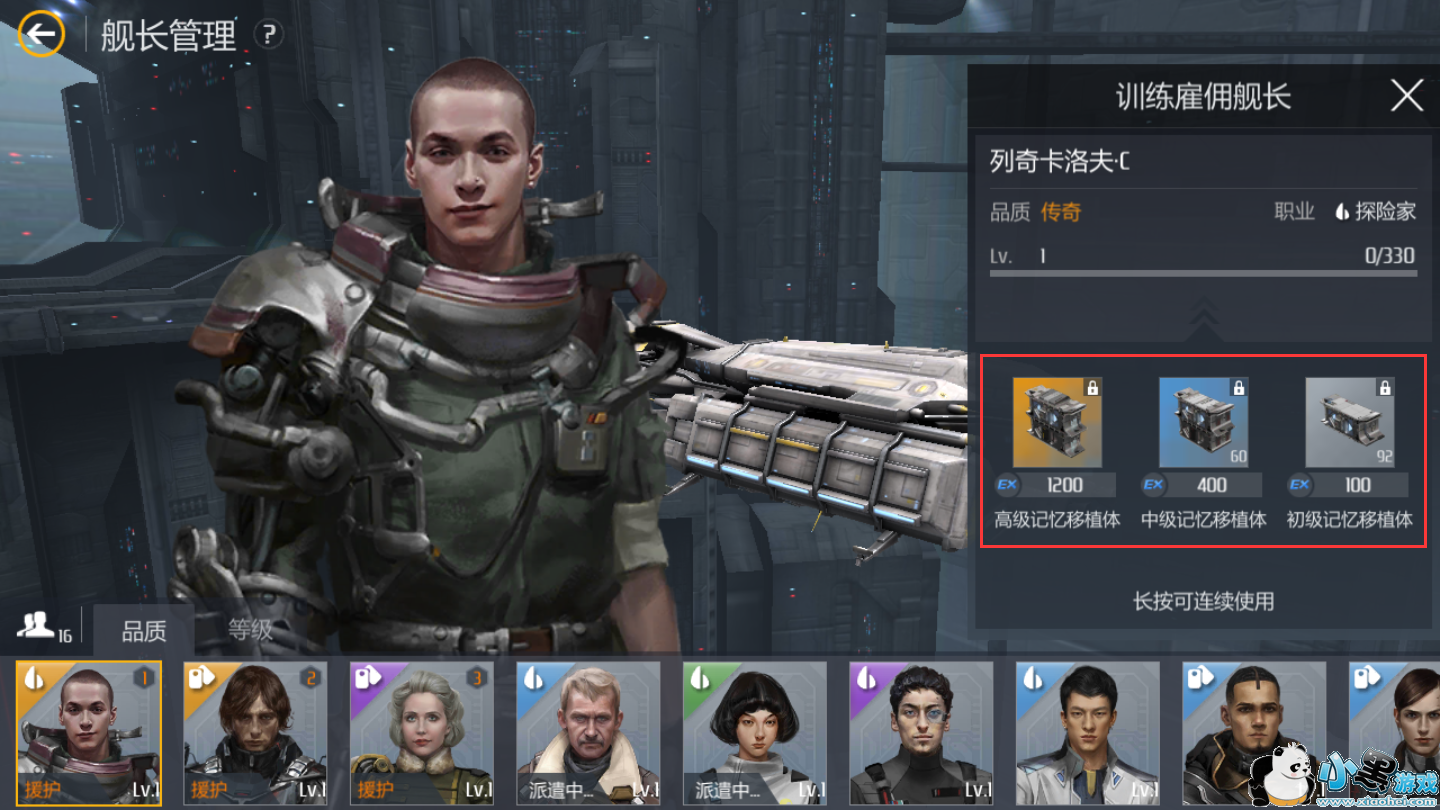The image size is (1440, 810).
Task: Switch to the 等级 sorting tab
Action: [249, 631]
